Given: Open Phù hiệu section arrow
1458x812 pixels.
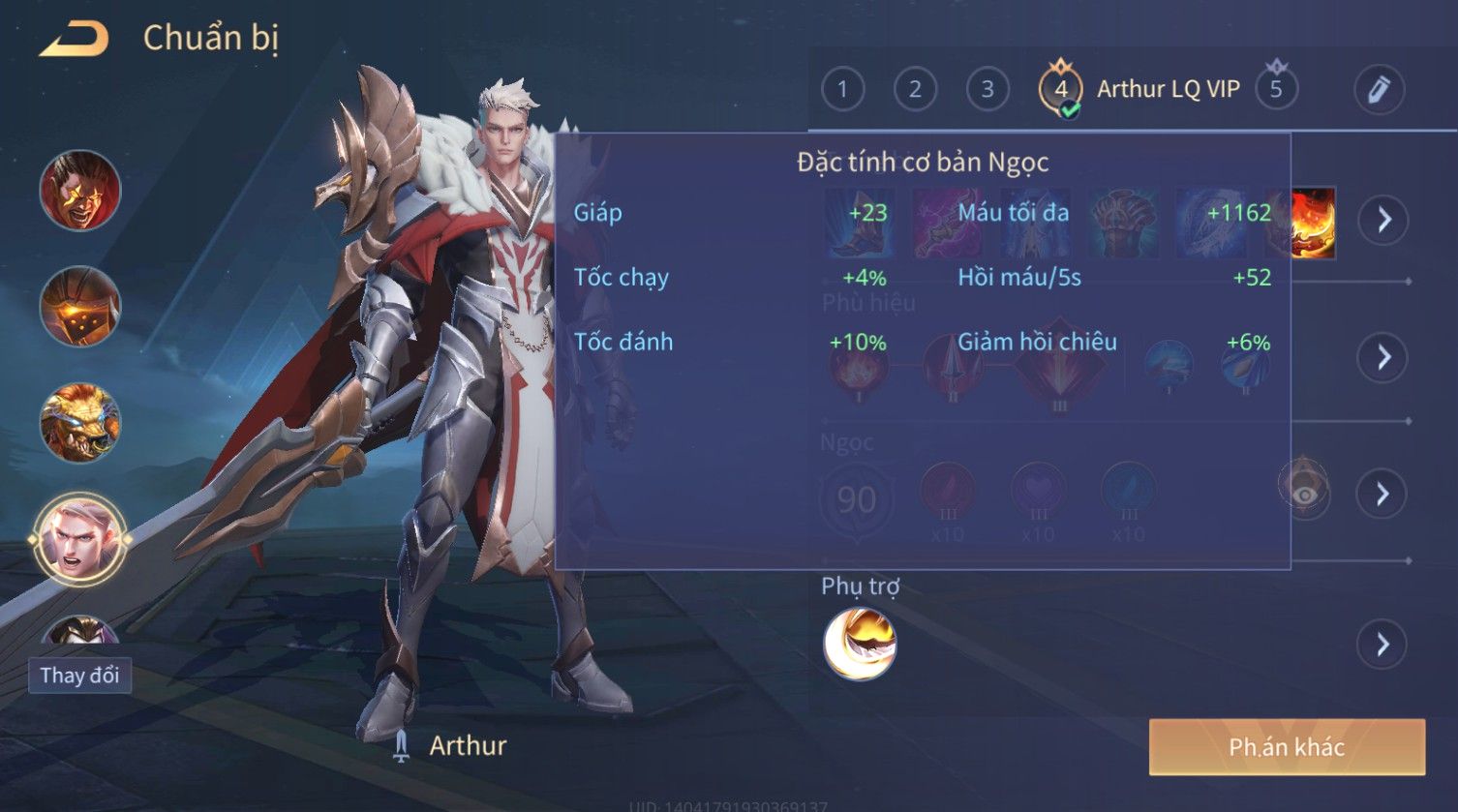Looking at the screenshot, I should pyautogui.click(x=1383, y=357).
